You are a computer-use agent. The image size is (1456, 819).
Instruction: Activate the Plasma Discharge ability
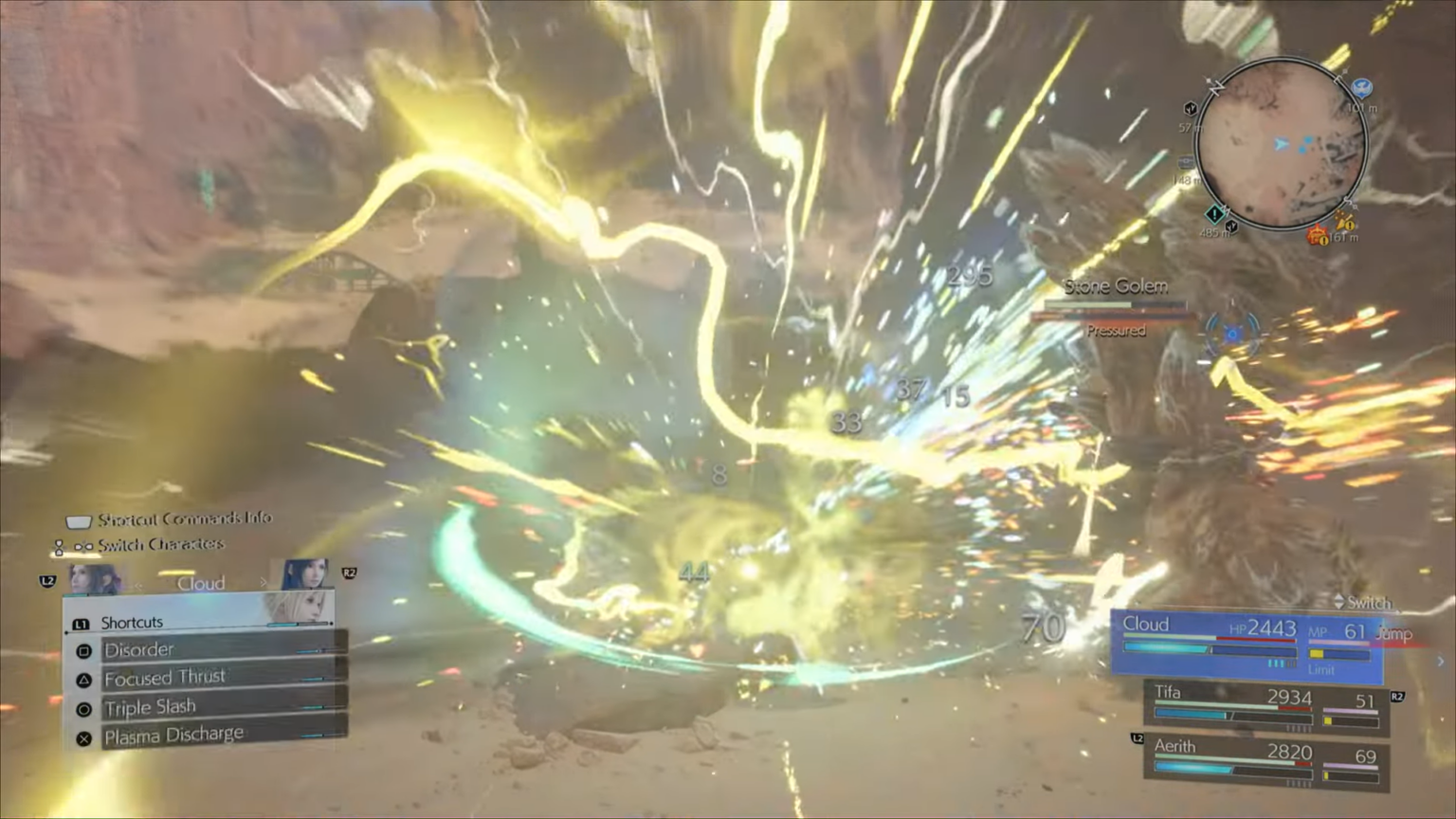point(173,735)
